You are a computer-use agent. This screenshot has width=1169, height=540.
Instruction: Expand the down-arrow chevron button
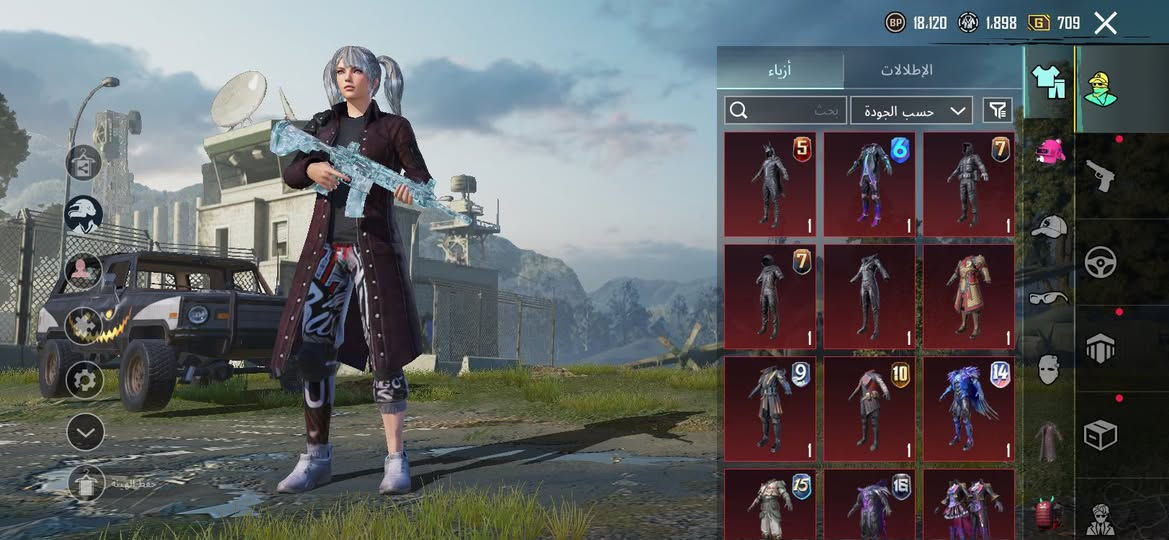tap(85, 432)
